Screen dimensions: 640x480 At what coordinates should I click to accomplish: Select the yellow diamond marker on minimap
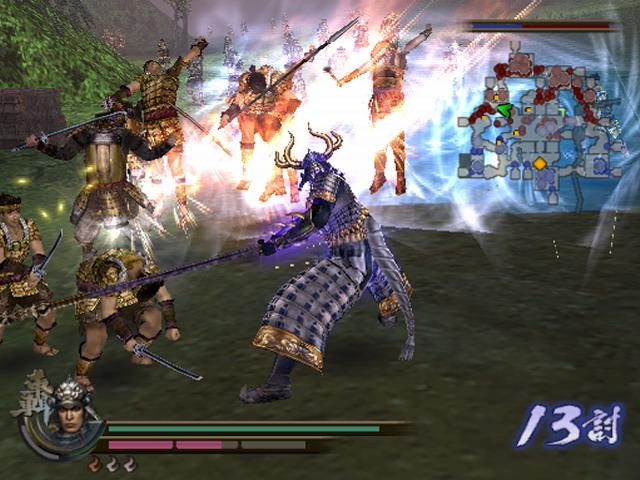[540, 162]
